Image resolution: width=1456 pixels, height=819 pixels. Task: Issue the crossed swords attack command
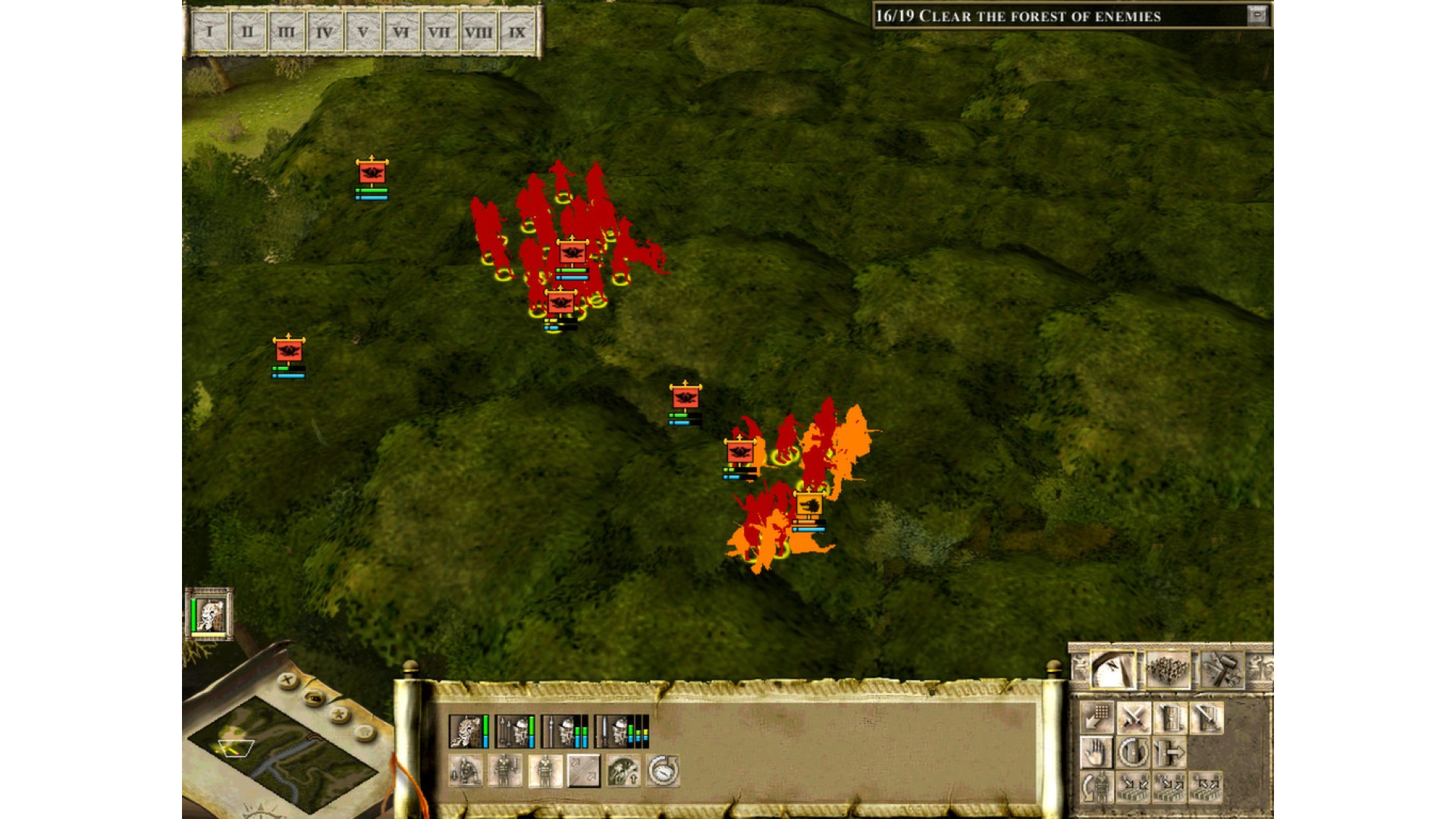1134,717
